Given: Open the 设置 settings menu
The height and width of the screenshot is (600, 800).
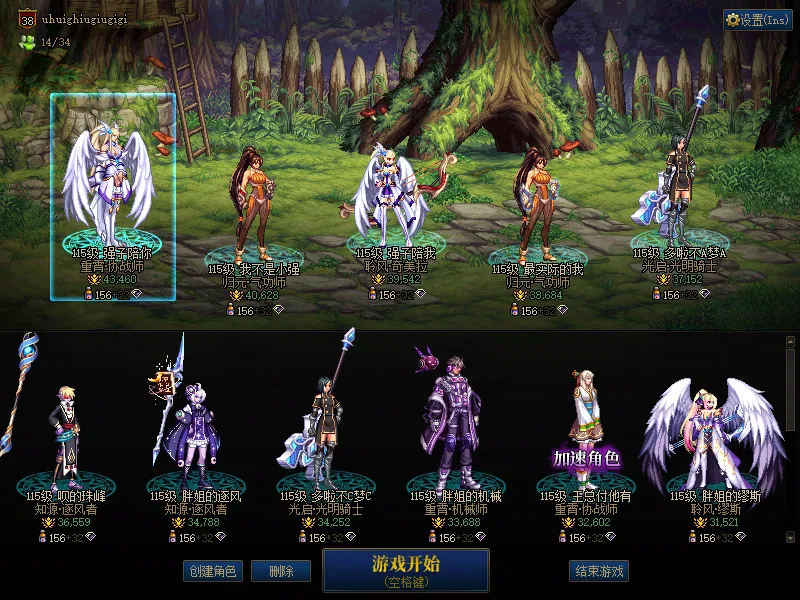Looking at the screenshot, I should [x=757, y=20].
